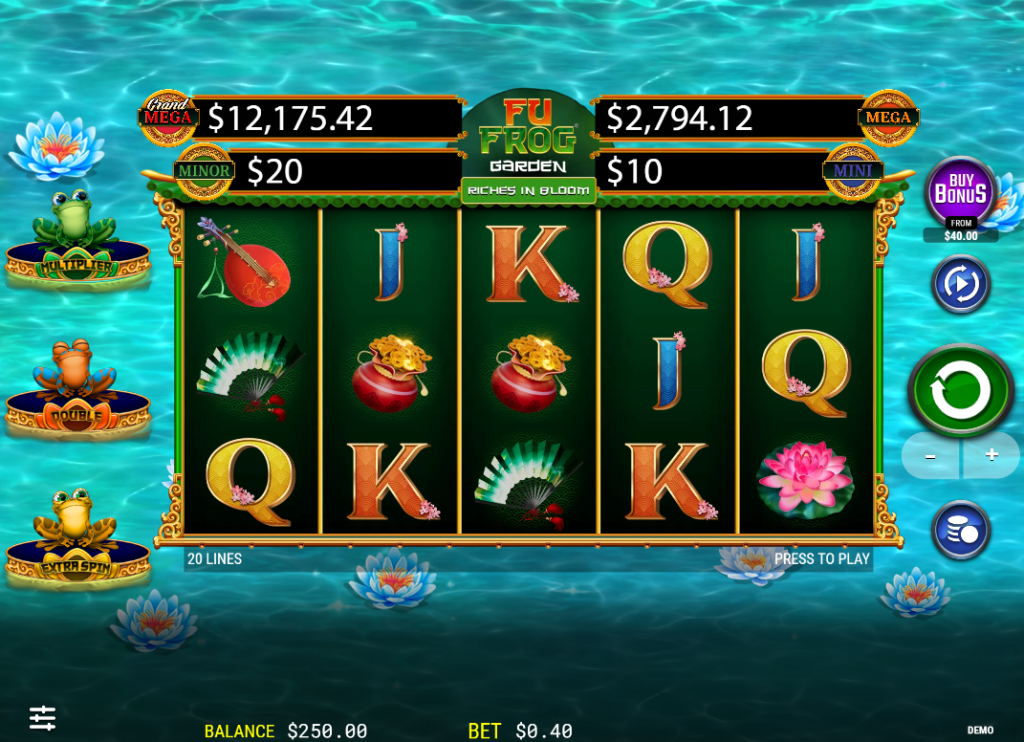
Task: Activate the blue autoplay button
Action: (961, 284)
